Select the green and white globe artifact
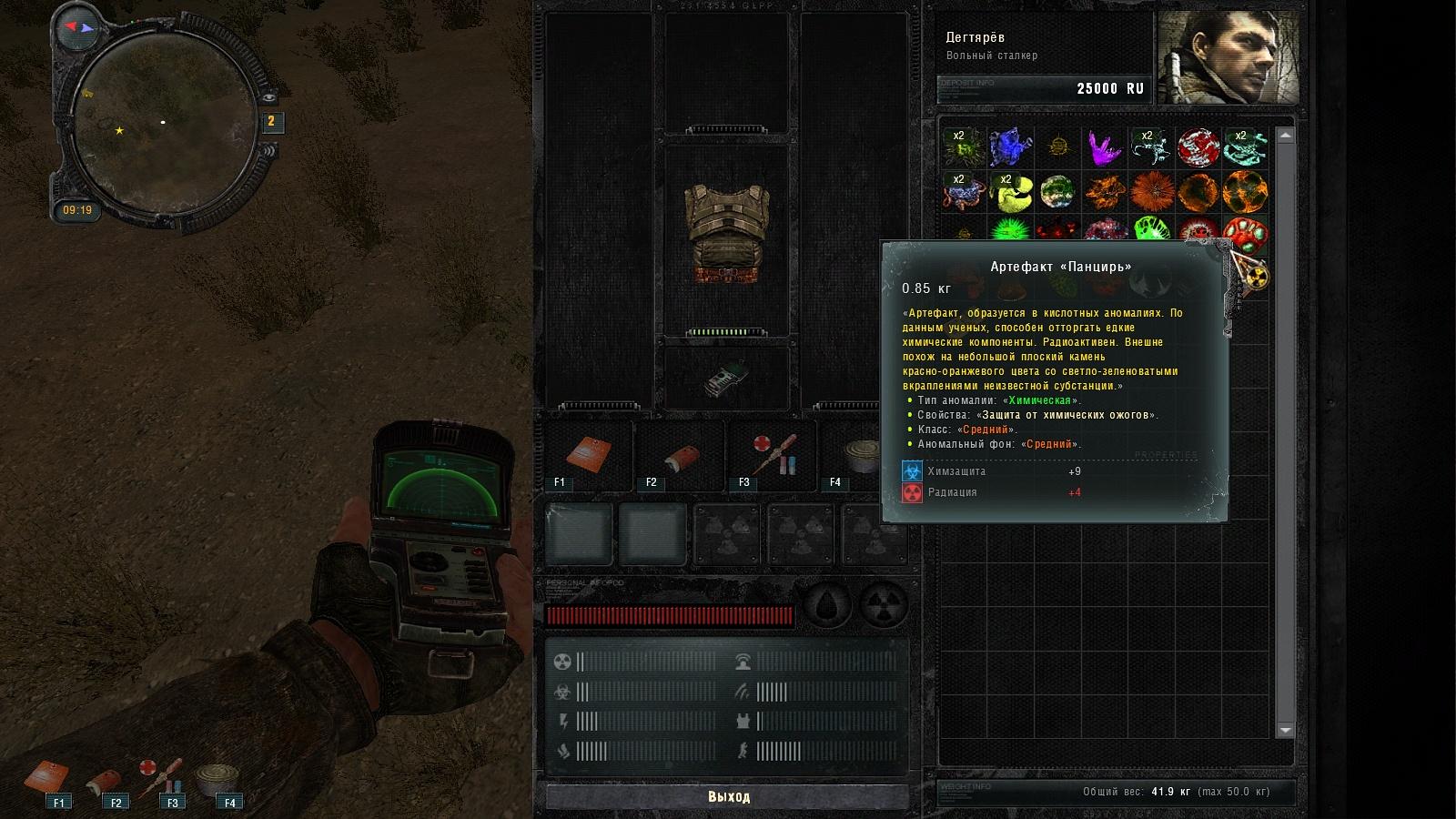 [1057, 192]
